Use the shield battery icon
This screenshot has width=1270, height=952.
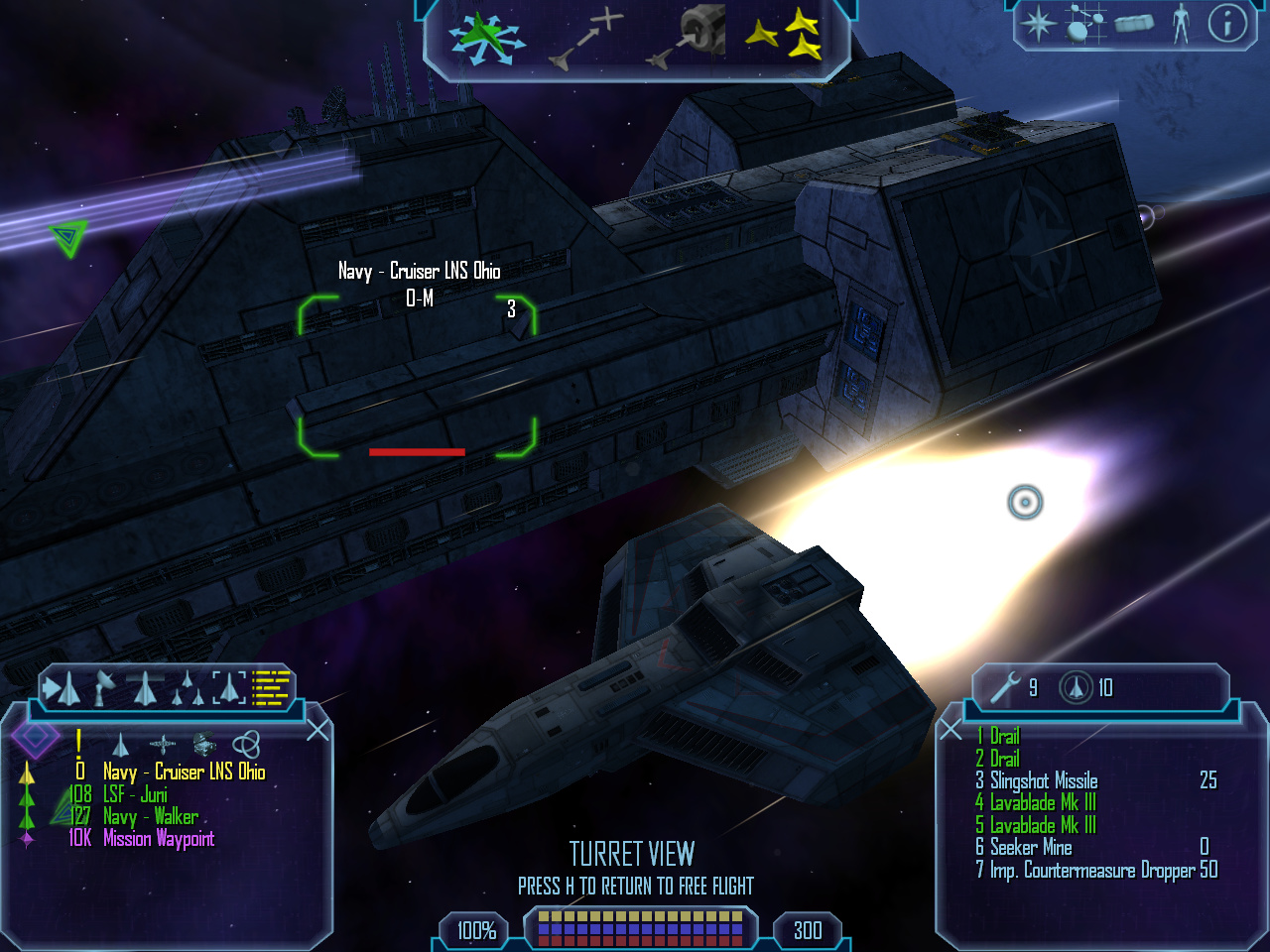point(1076,687)
